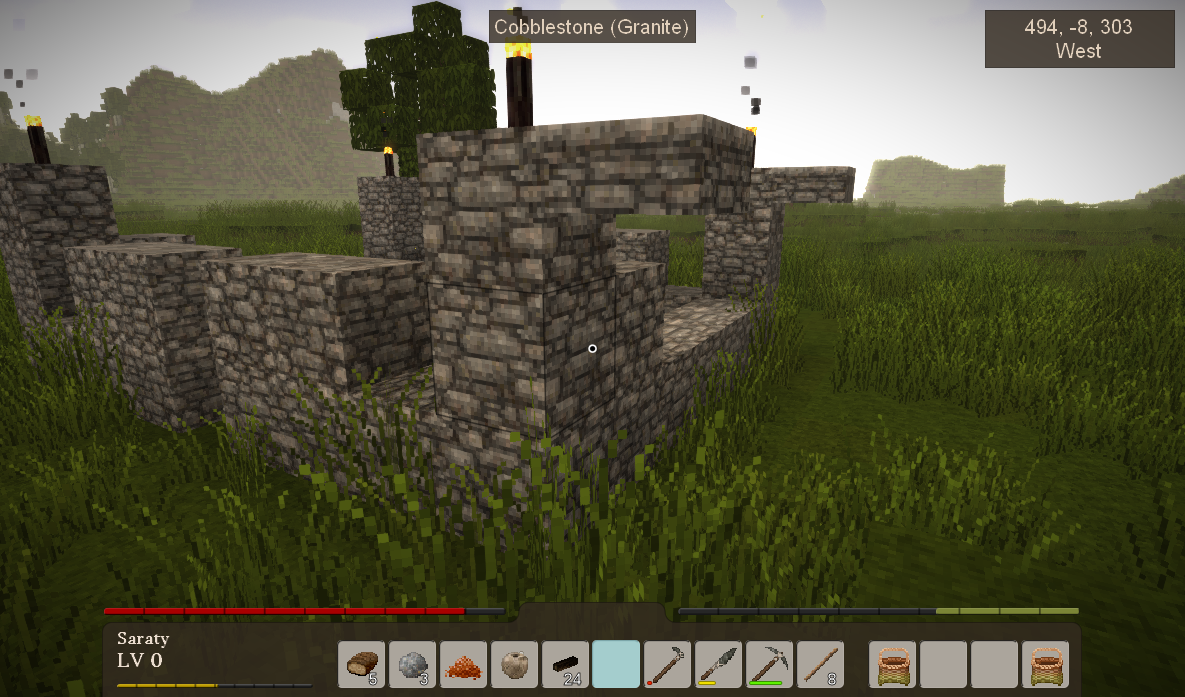Screen dimensions: 1185x697
Task: Choose the orange powder pile slot
Action: (464, 664)
